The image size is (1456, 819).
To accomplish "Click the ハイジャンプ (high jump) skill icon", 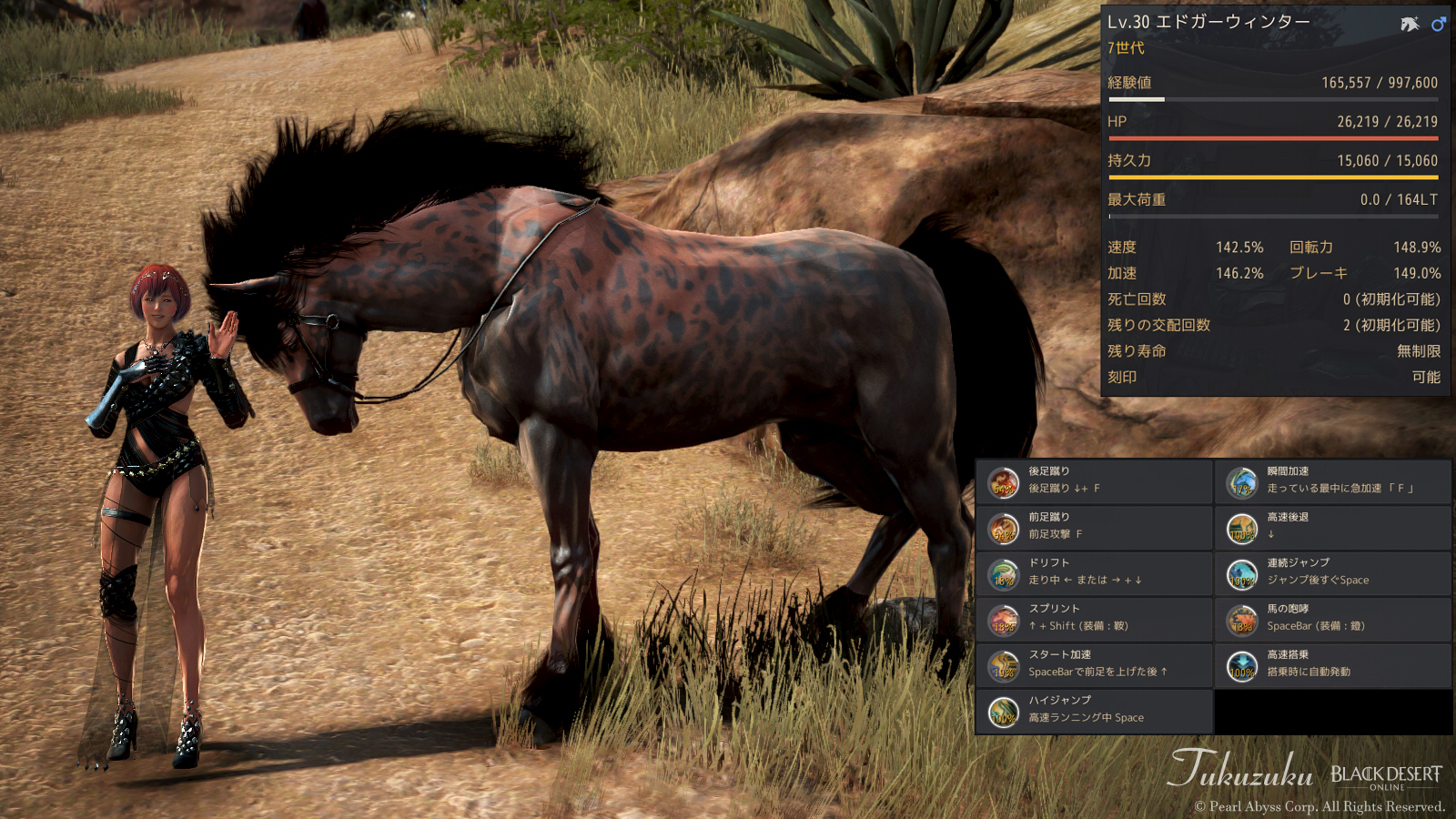I will coord(1003,710).
